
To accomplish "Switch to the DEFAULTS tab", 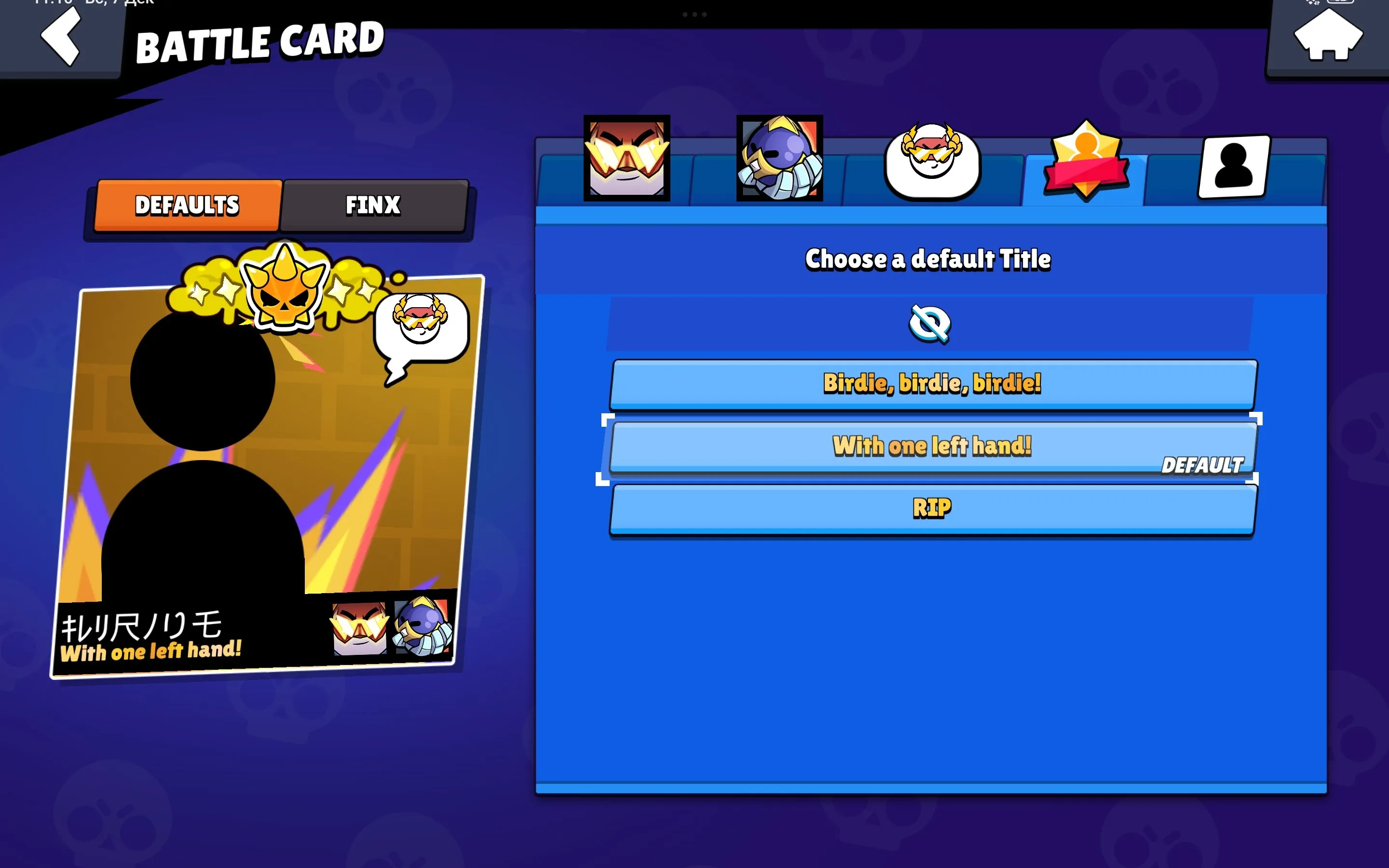I will [x=187, y=205].
